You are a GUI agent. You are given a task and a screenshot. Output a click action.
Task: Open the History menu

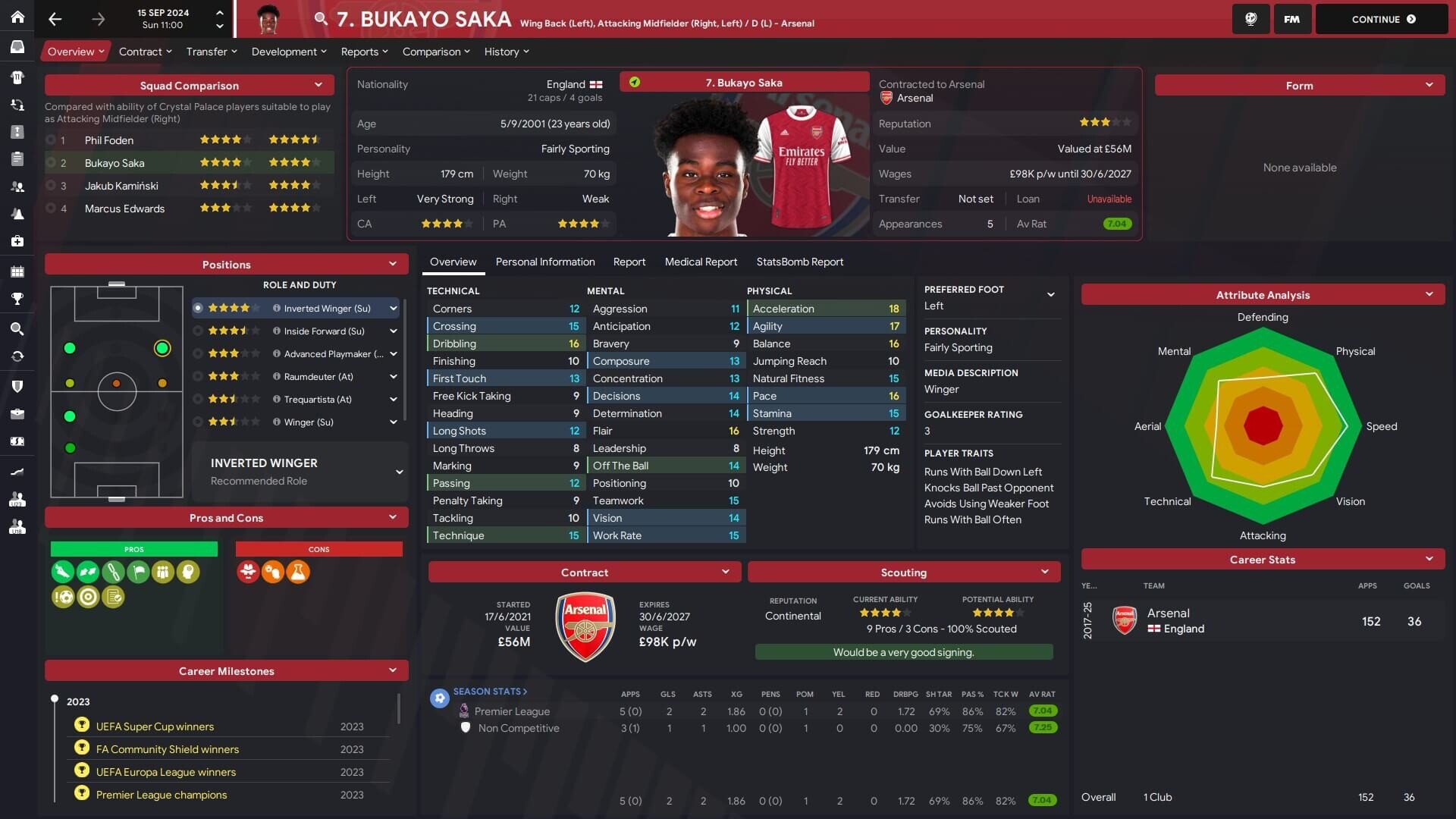pyautogui.click(x=502, y=52)
